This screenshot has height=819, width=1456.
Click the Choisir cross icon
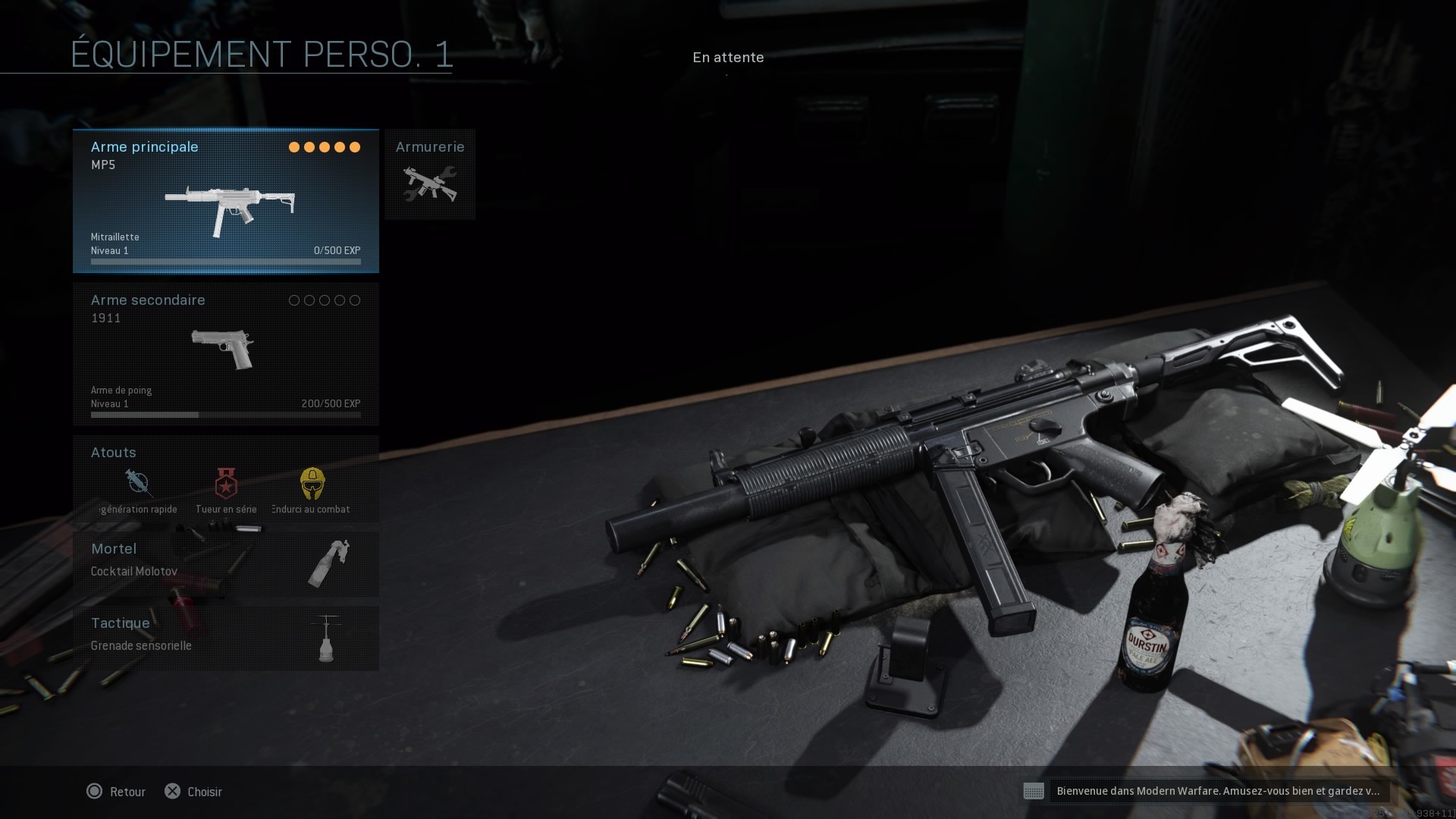tap(174, 791)
